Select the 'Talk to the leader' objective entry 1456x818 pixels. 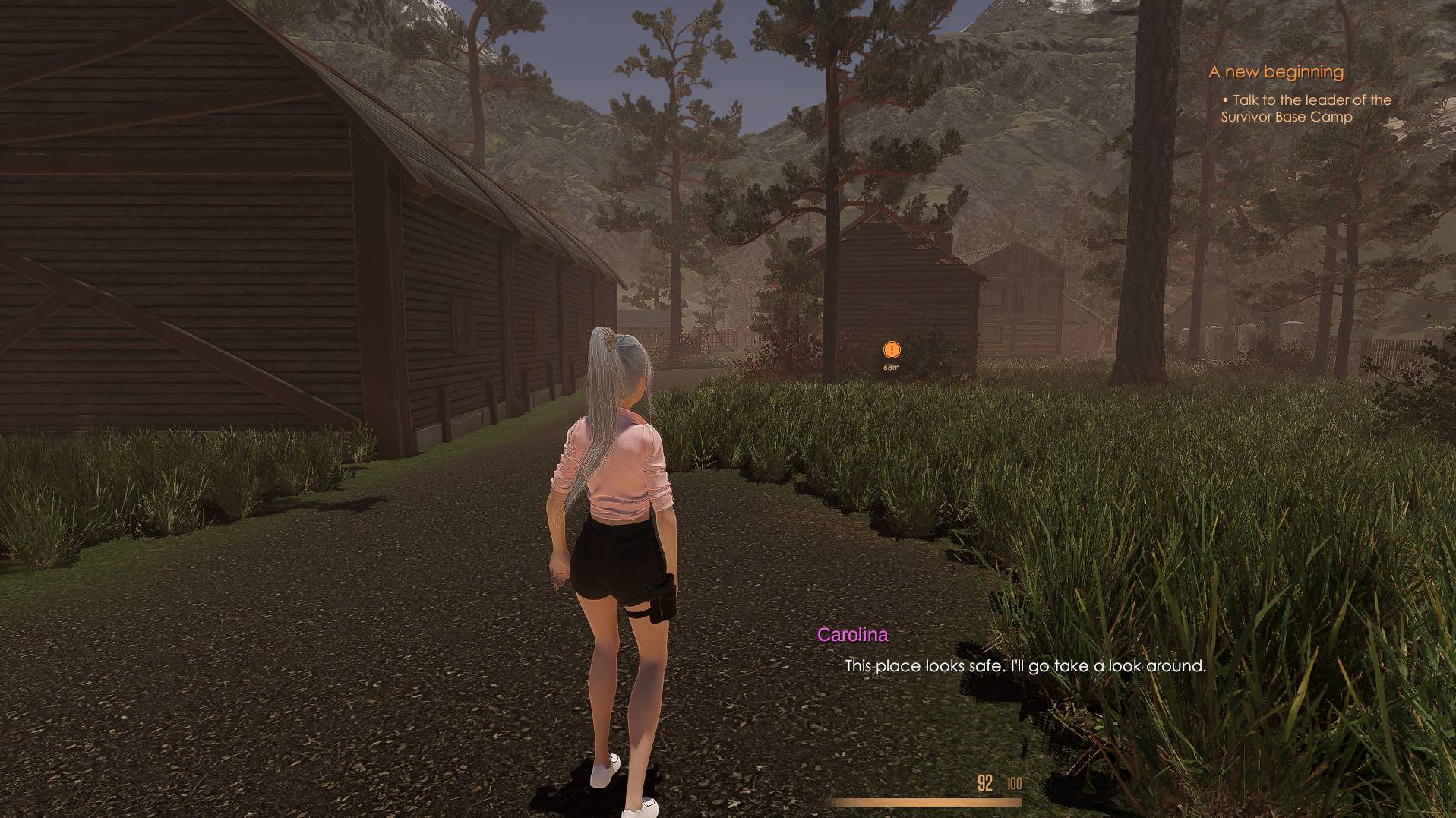[x=1306, y=109]
